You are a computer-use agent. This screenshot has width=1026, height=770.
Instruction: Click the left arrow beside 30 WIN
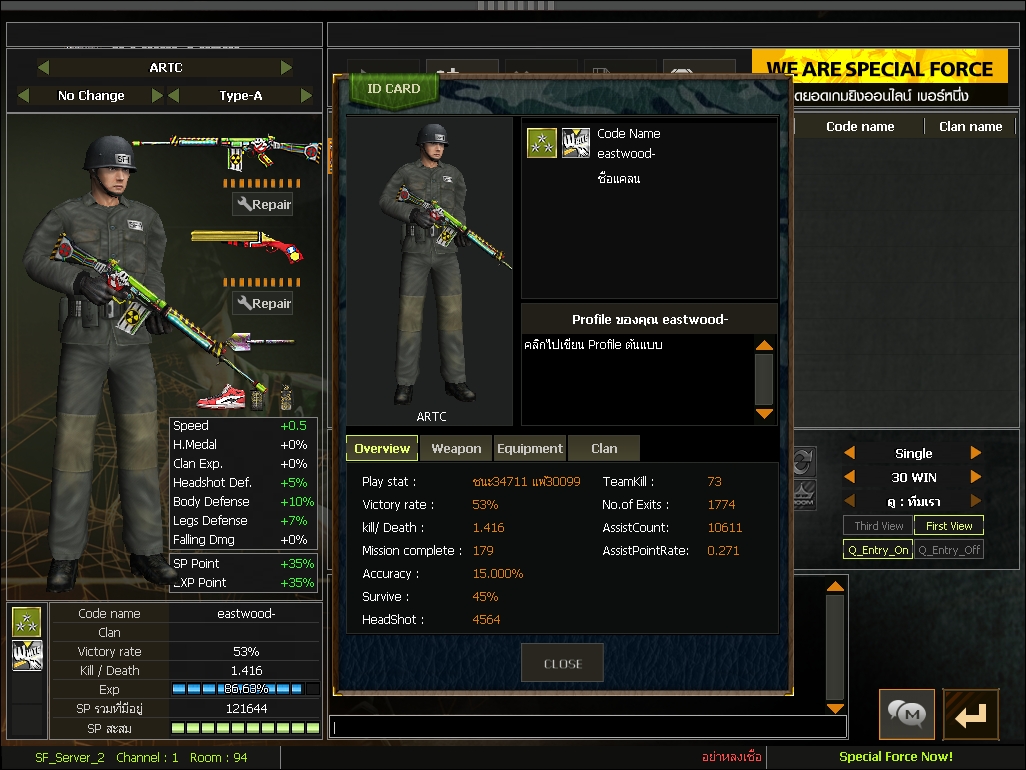850,477
